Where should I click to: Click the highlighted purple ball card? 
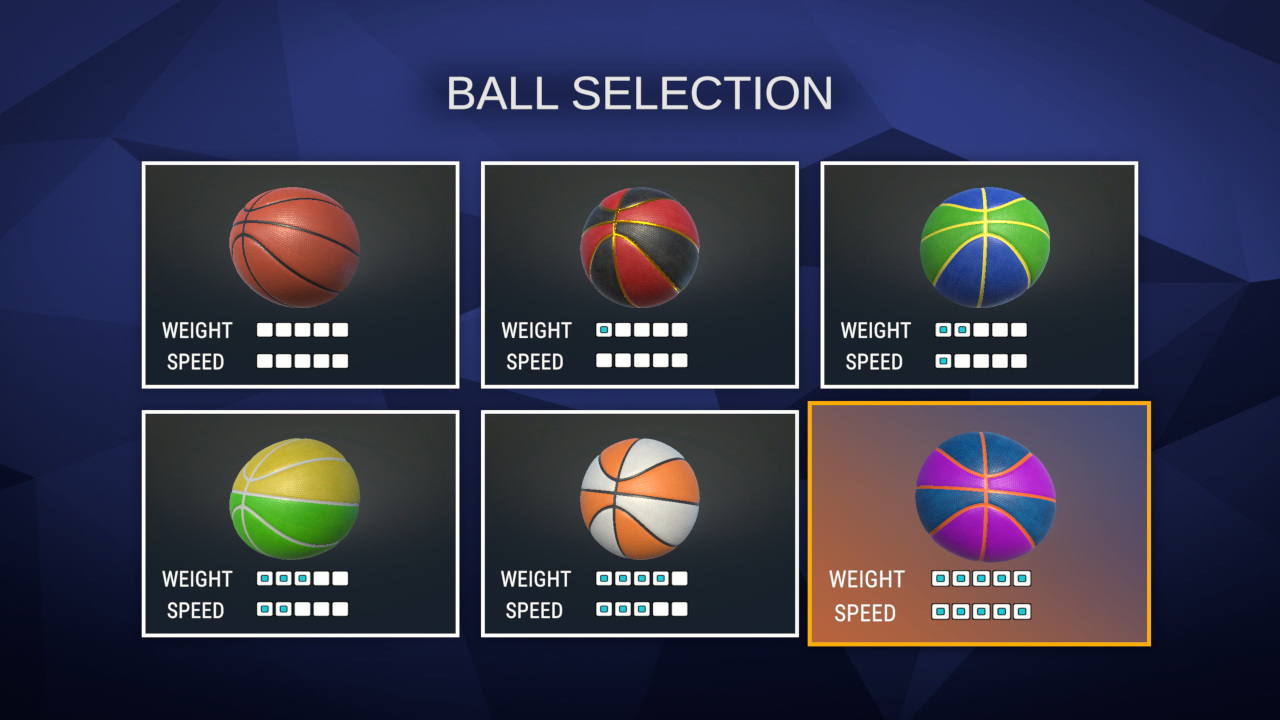pyautogui.click(x=978, y=525)
